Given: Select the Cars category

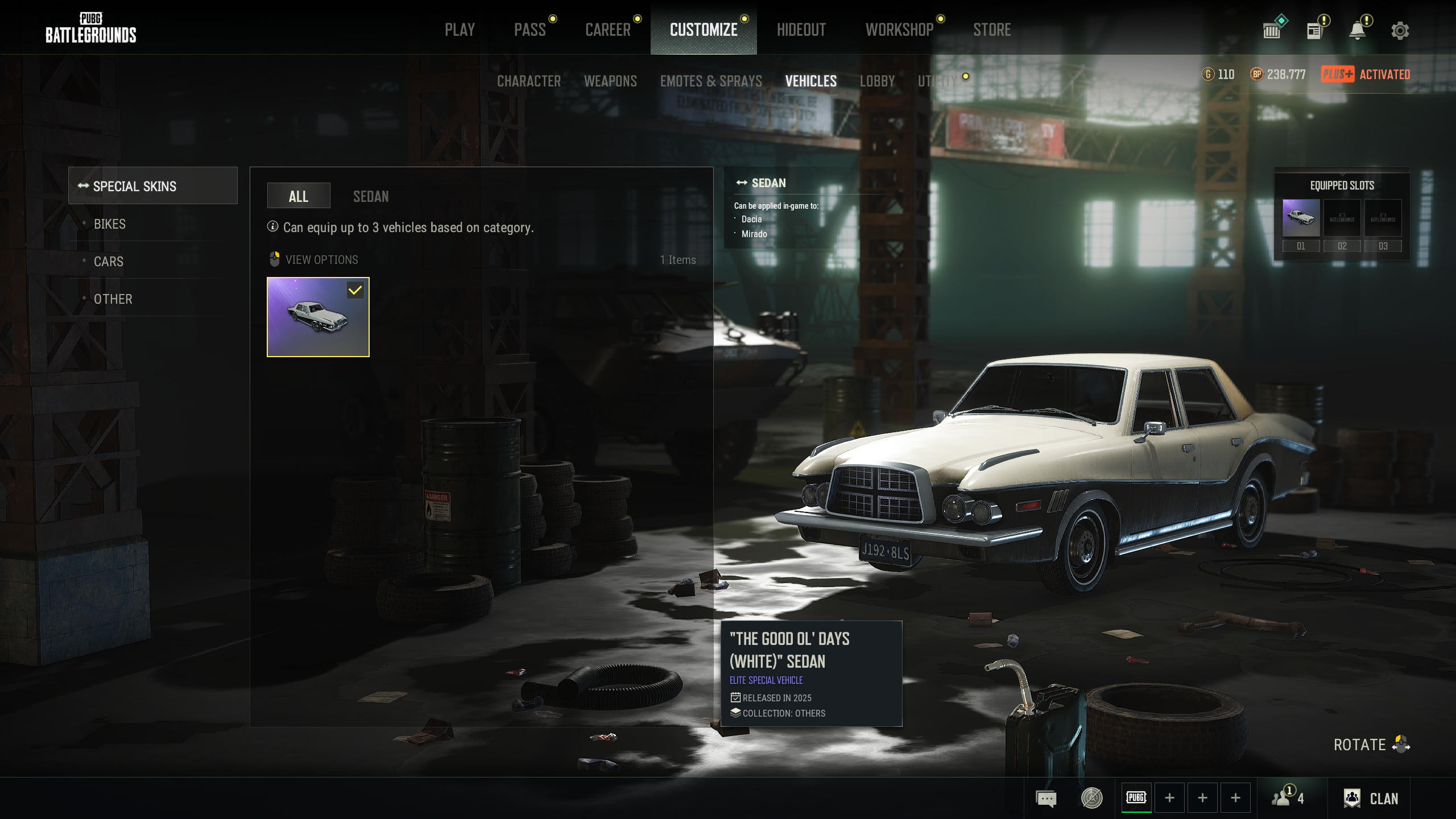Looking at the screenshot, I should pyautogui.click(x=109, y=262).
